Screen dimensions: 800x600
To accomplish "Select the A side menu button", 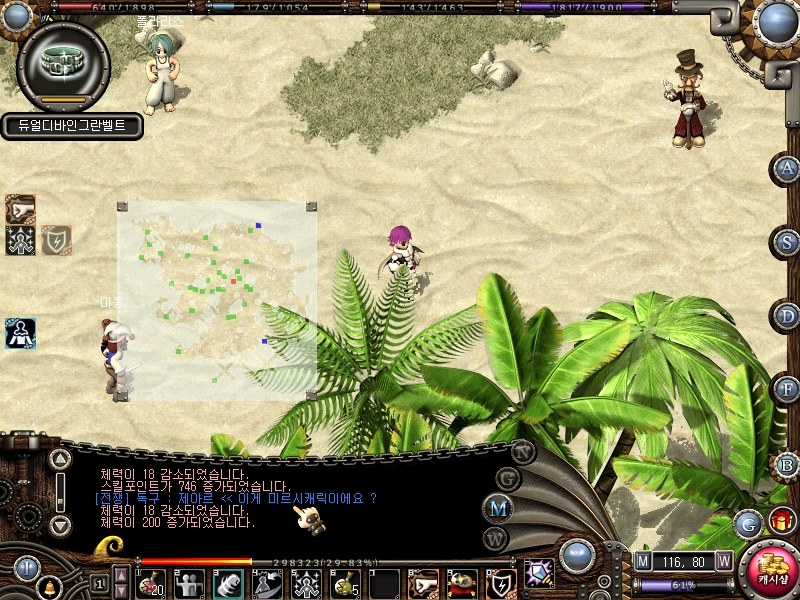I will tap(788, 168).
